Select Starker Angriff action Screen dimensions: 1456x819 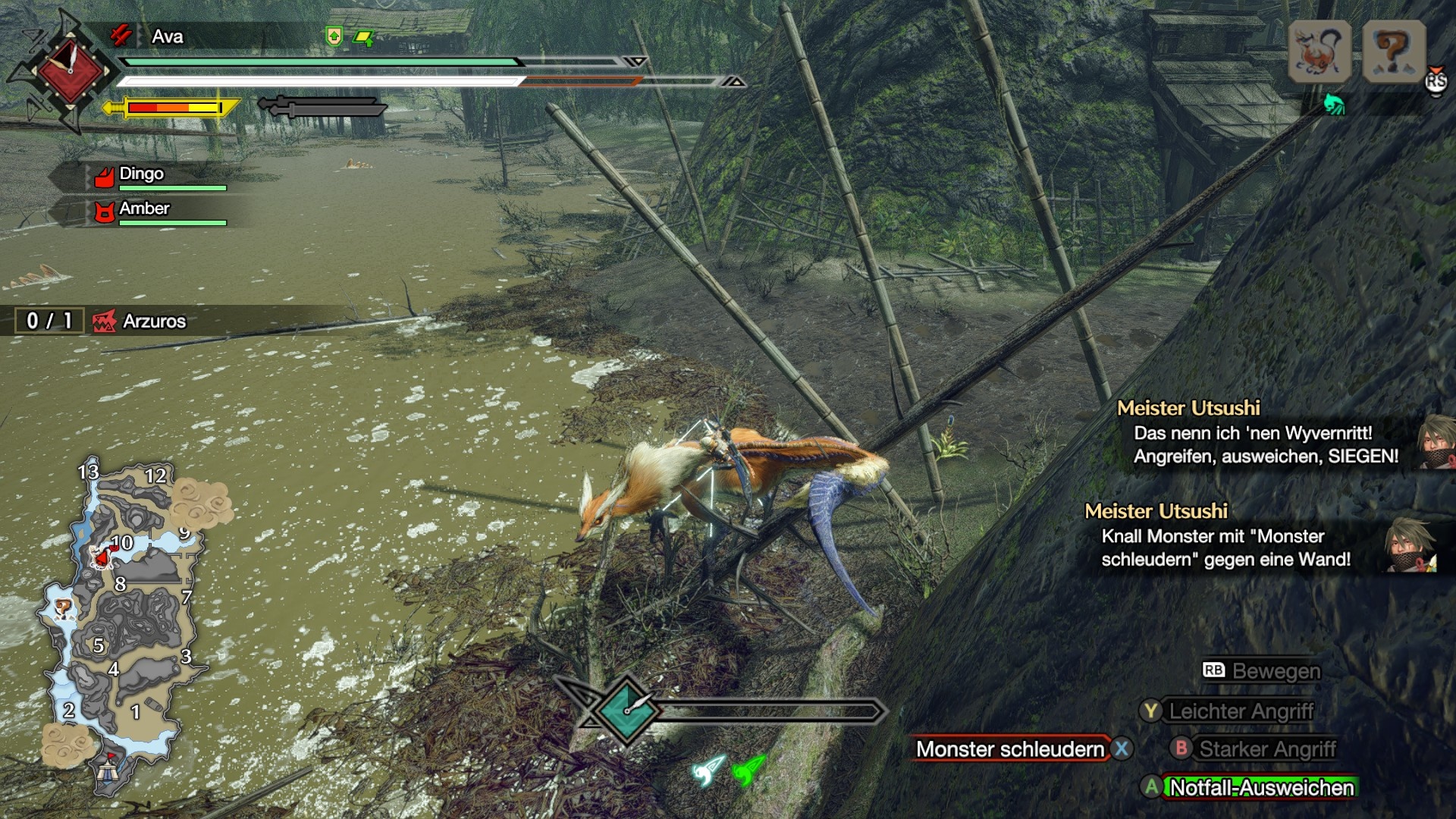click(x=1267, y=749)
